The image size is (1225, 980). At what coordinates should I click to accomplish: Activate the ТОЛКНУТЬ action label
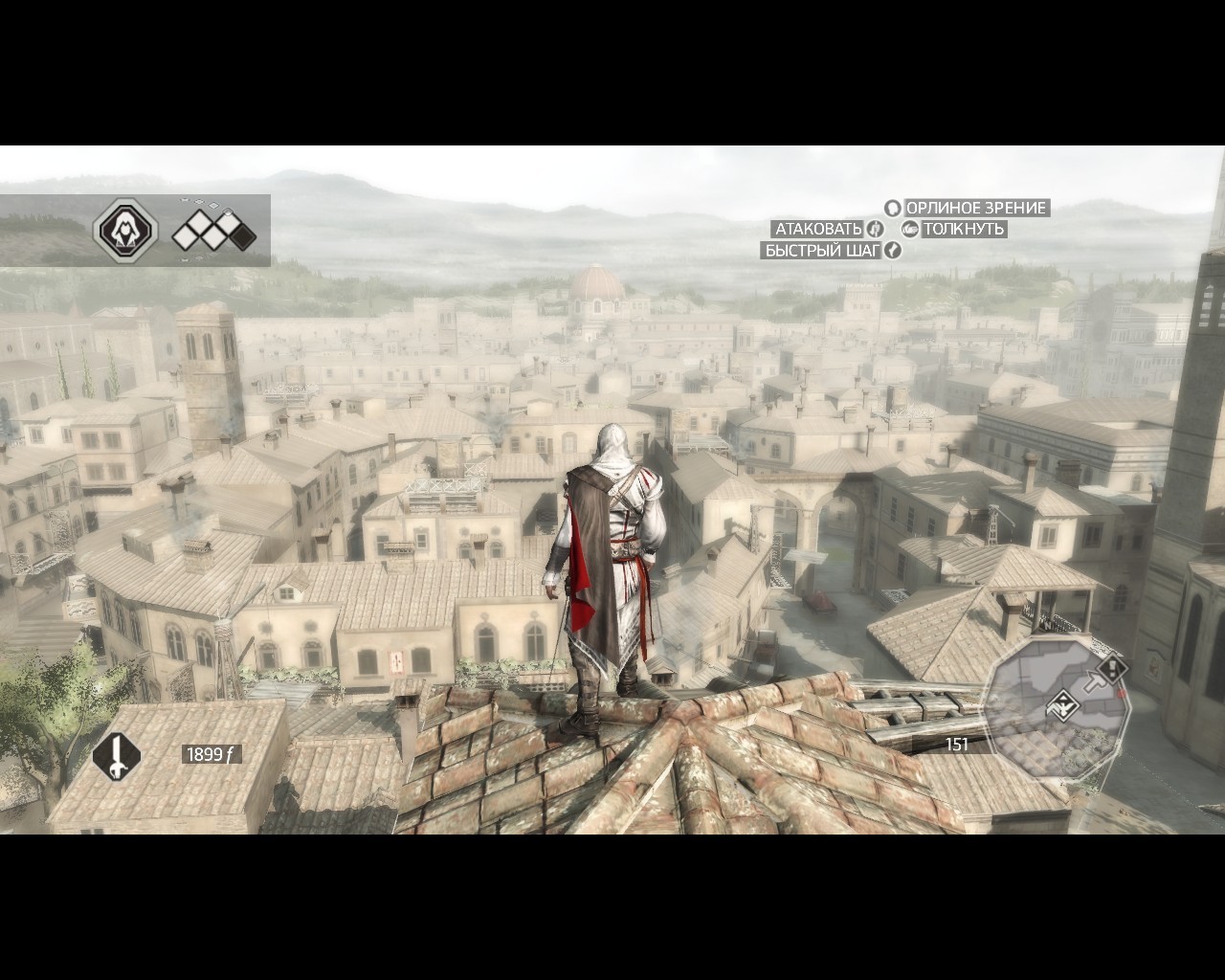coord(963,229)
